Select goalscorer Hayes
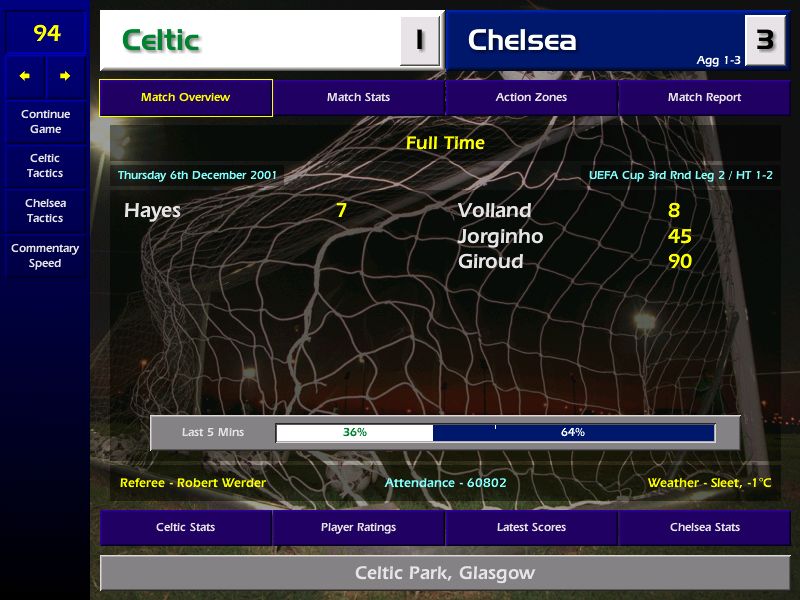Viewport: 800px width, 600px height. pos(152,211)
